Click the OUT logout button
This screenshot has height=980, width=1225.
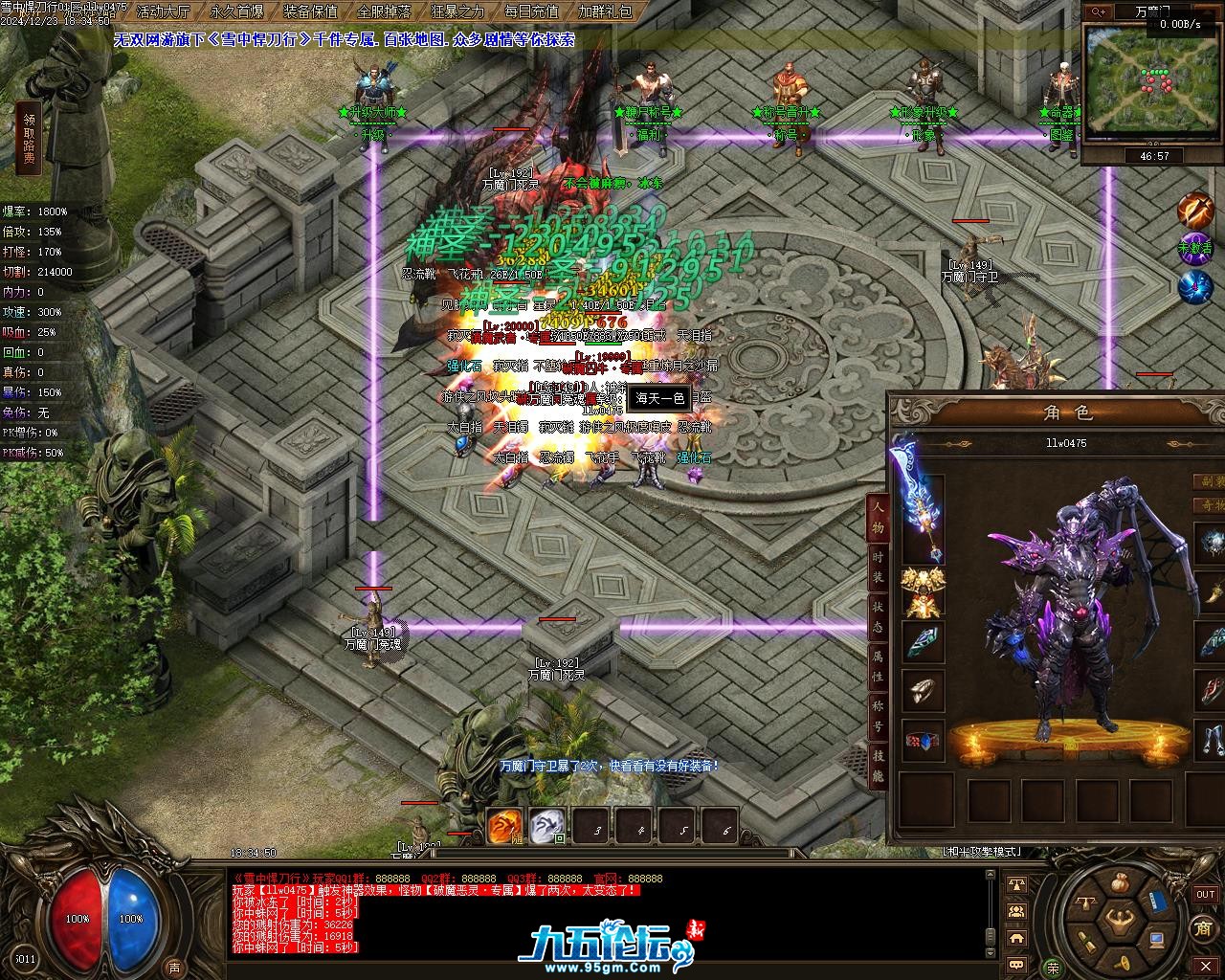coord(1205,894)
